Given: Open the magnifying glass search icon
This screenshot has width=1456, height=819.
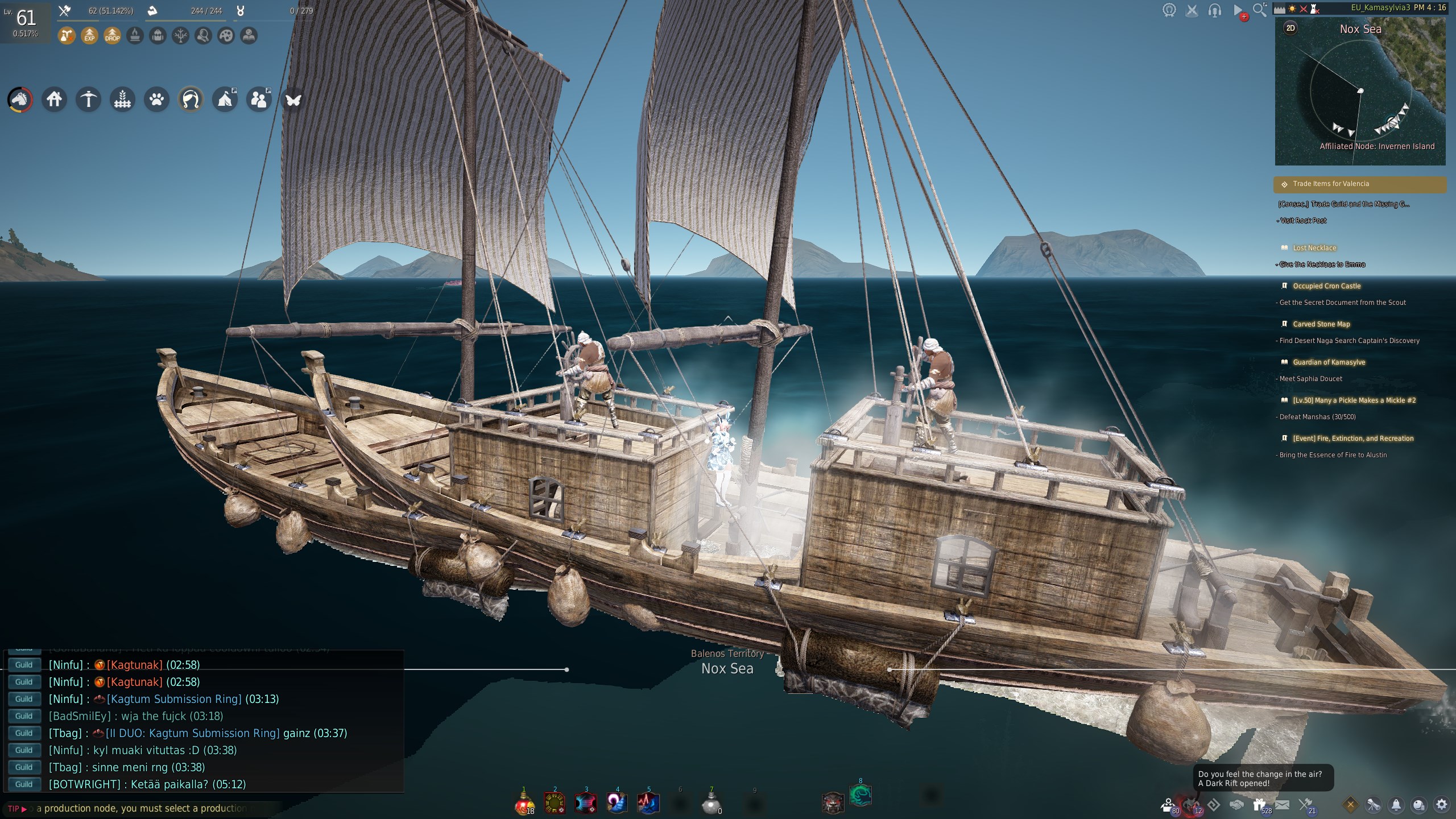Looking at the screenshot, I should 1259,10.
